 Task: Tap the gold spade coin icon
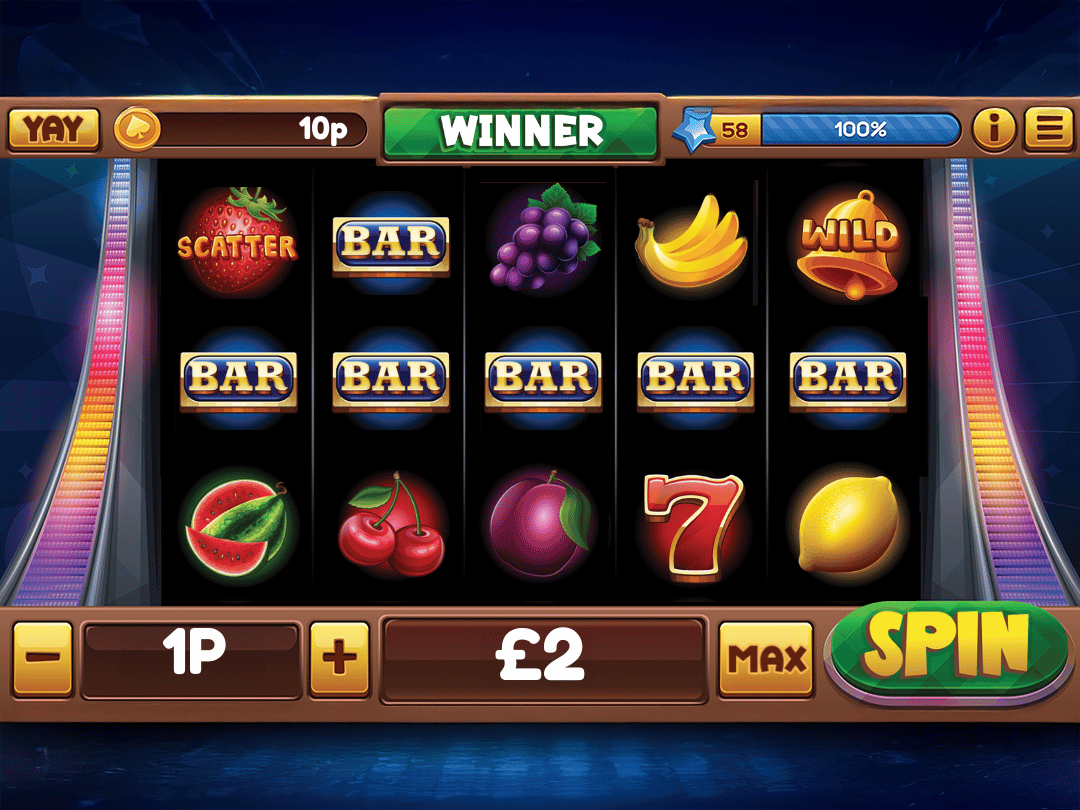click(x=135, y=130)
